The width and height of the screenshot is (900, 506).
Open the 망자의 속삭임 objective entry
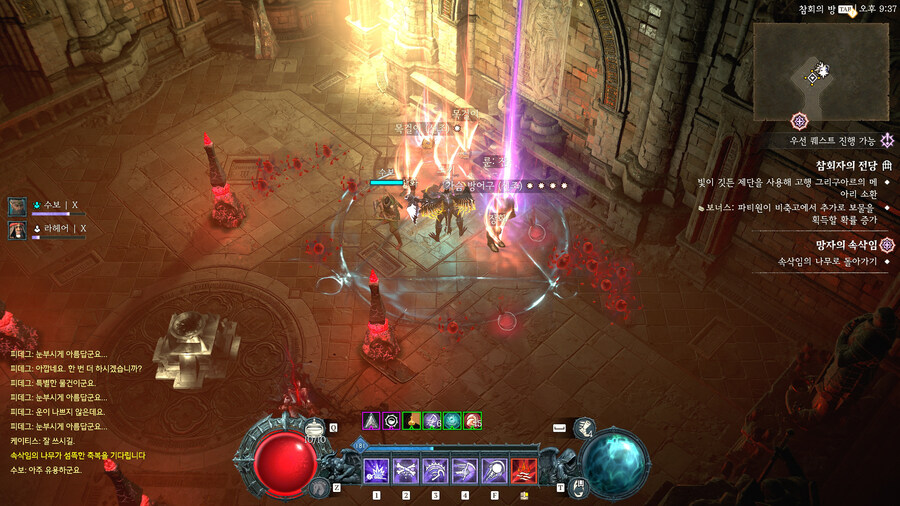[845, 245]
